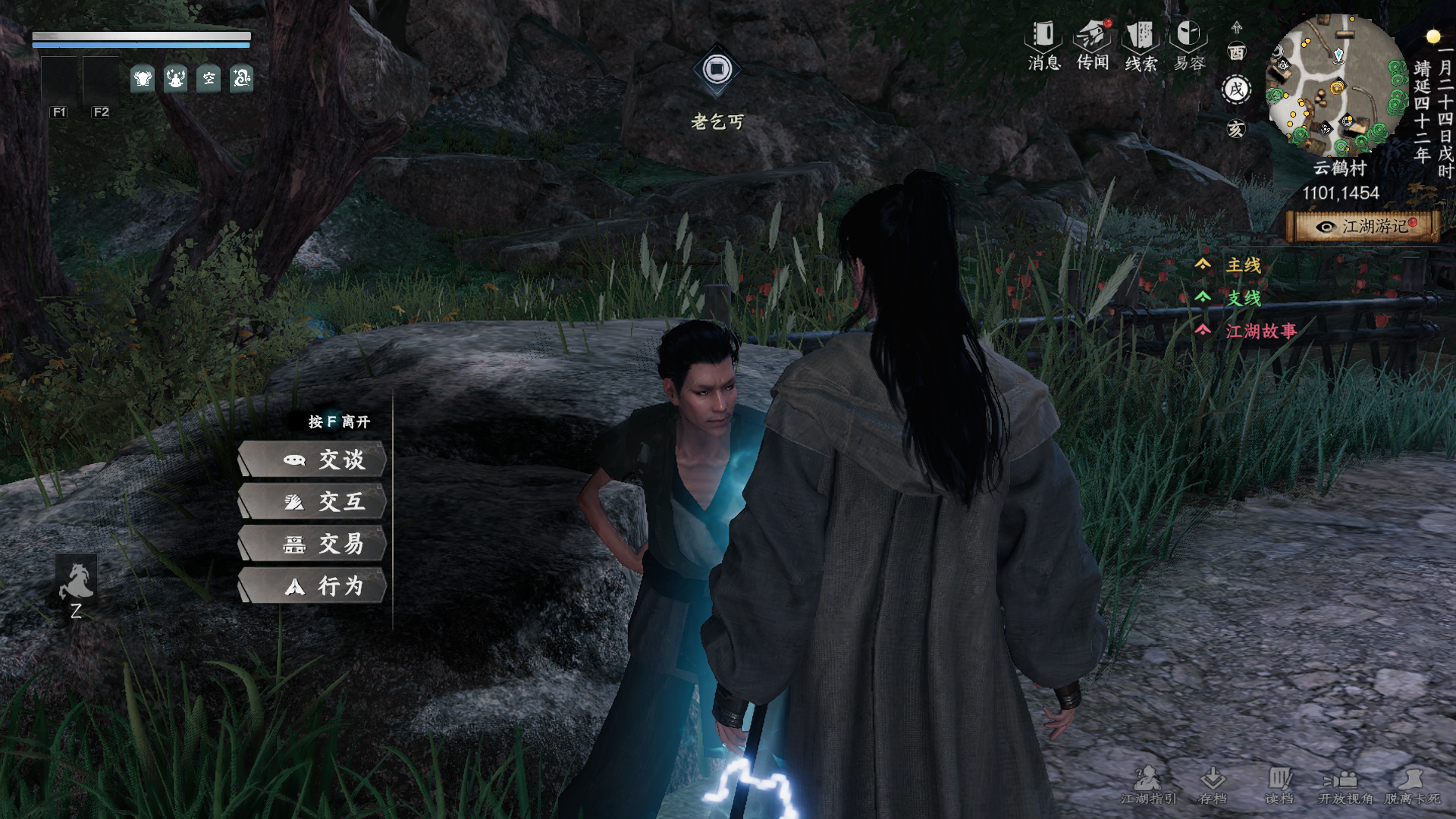Open the 消息 messages panel
The image size is (1456, 819).
(1043, 45)
